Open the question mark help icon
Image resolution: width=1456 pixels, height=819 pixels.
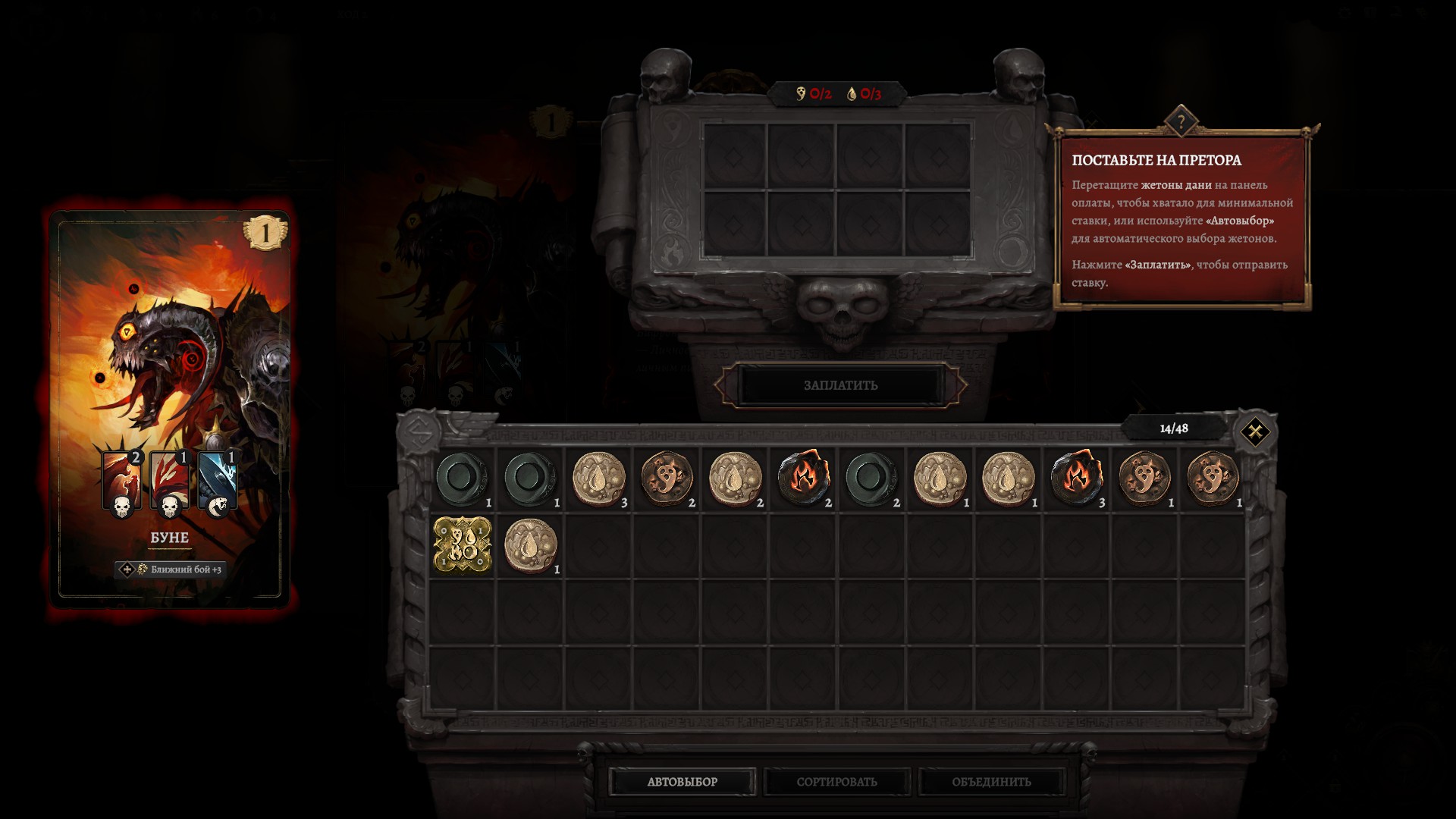[x=1181, y=121]
